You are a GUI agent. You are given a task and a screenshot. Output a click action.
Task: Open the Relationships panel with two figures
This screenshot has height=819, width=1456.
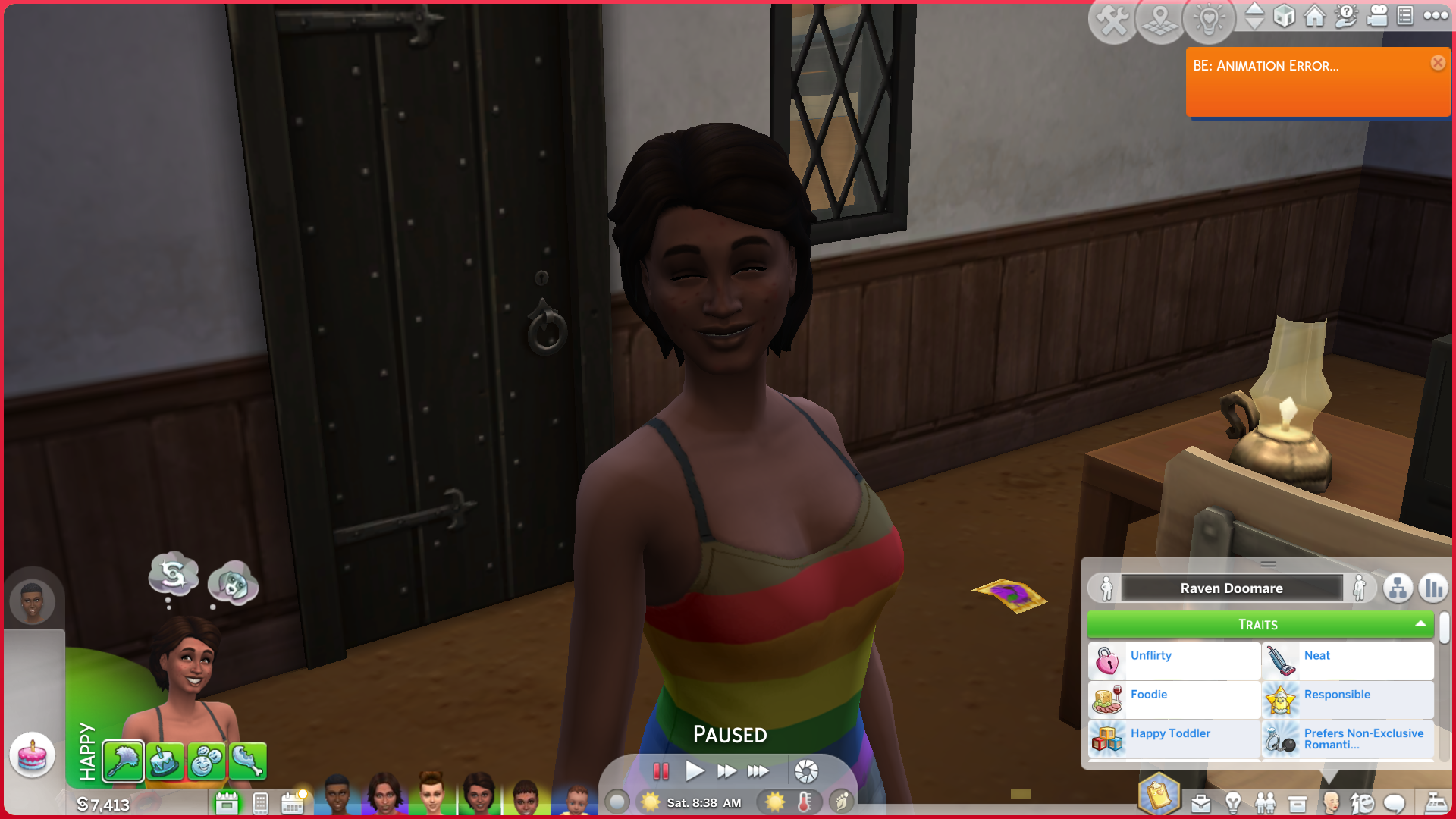point(1265,803)
